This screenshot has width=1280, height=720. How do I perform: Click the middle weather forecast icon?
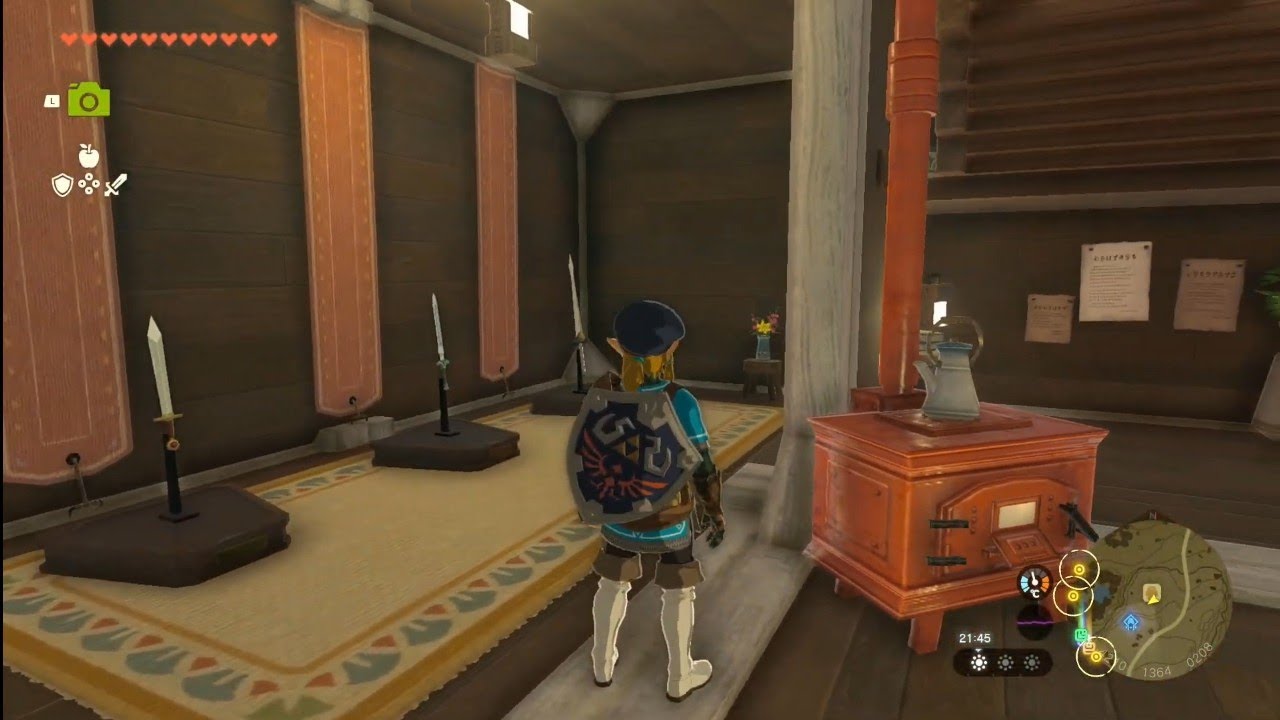click(1007, 662)
